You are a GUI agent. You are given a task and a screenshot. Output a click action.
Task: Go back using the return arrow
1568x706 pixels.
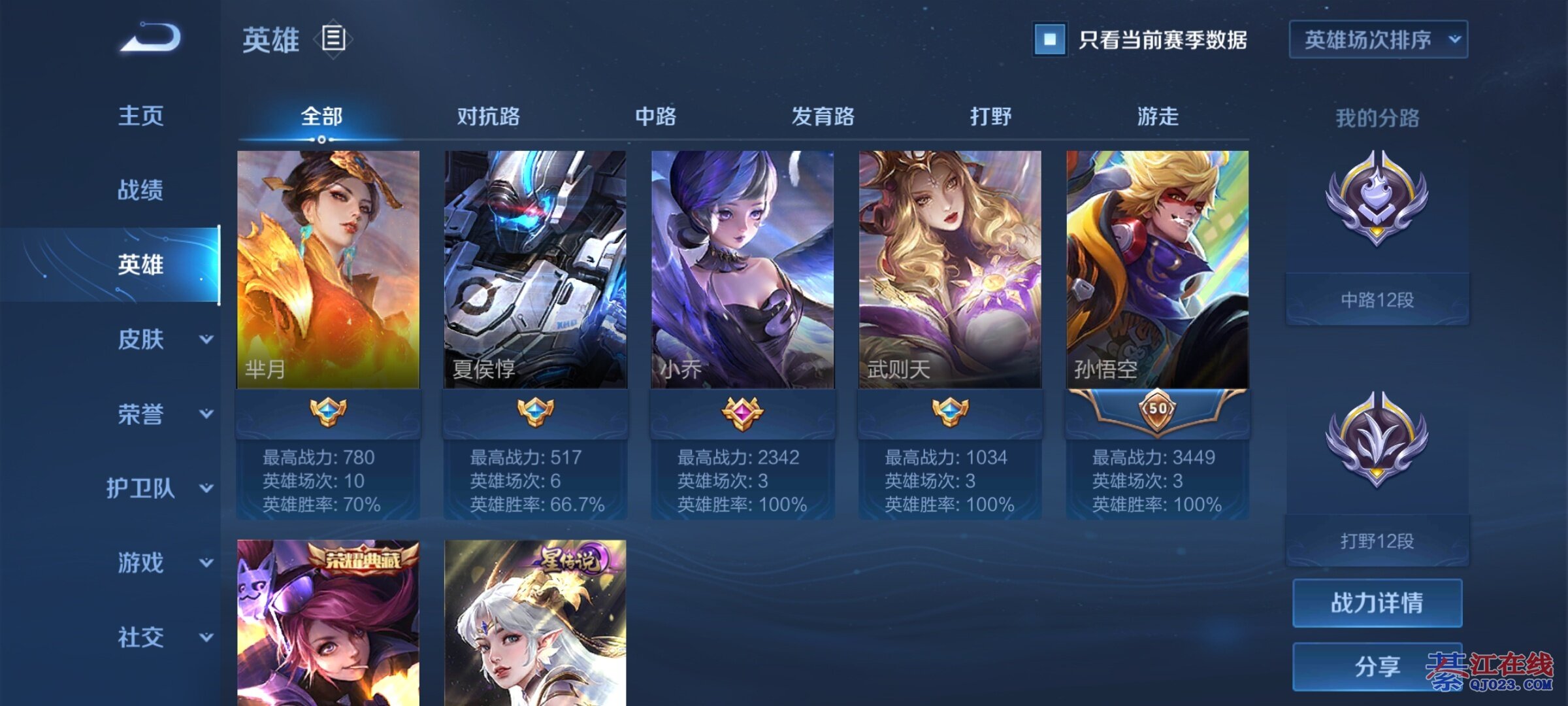click(x=151, y=38)
